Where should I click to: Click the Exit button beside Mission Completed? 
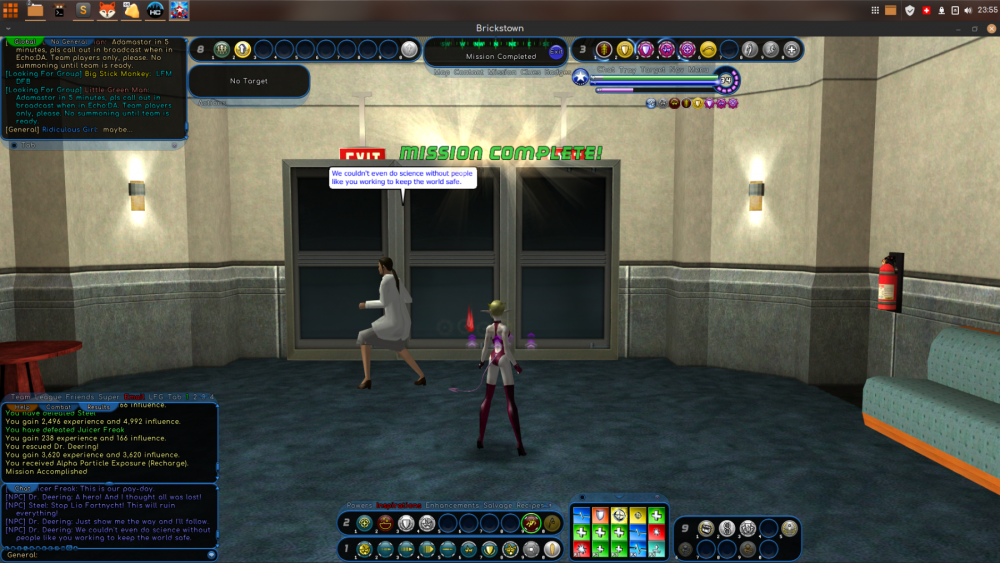[556, 52]
